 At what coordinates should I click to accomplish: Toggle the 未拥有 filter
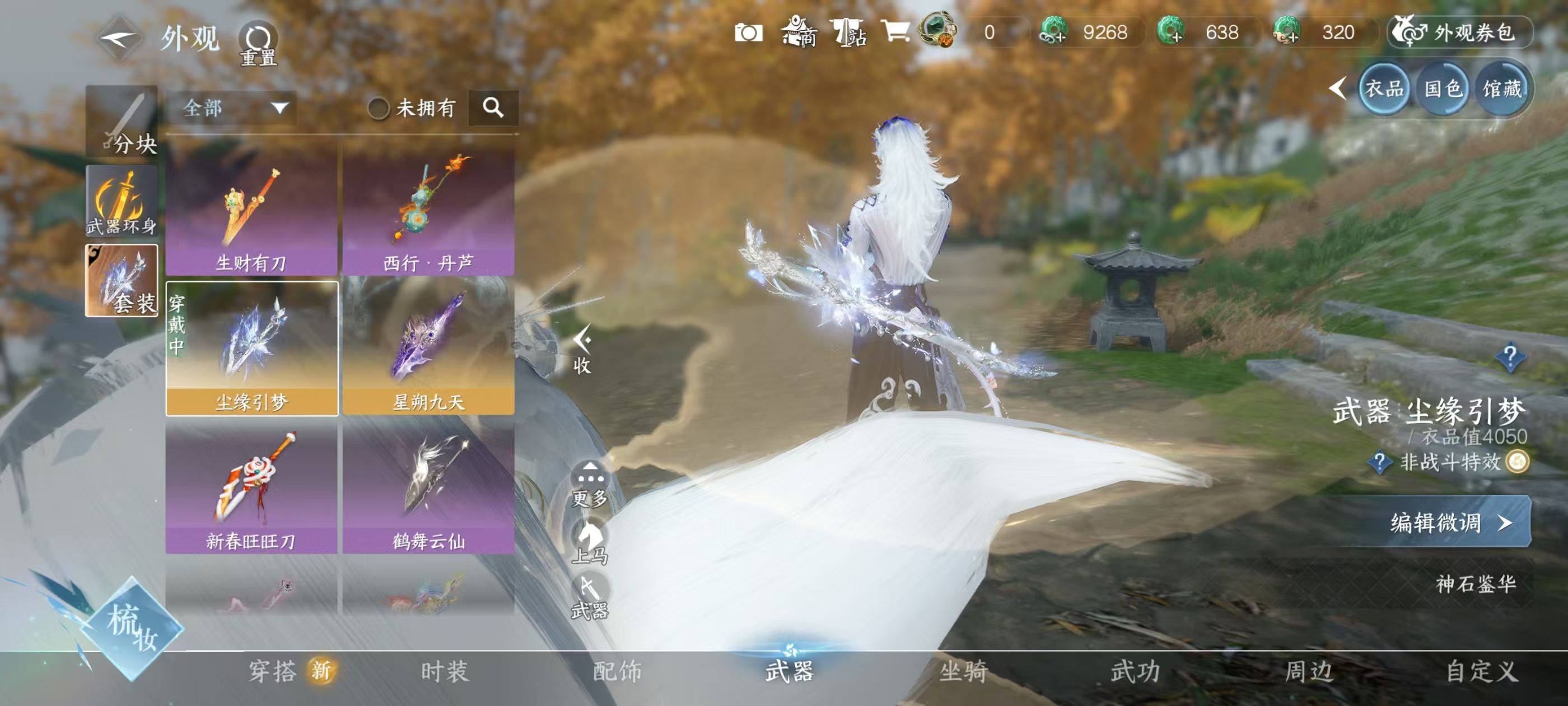(x=379, y=109)
